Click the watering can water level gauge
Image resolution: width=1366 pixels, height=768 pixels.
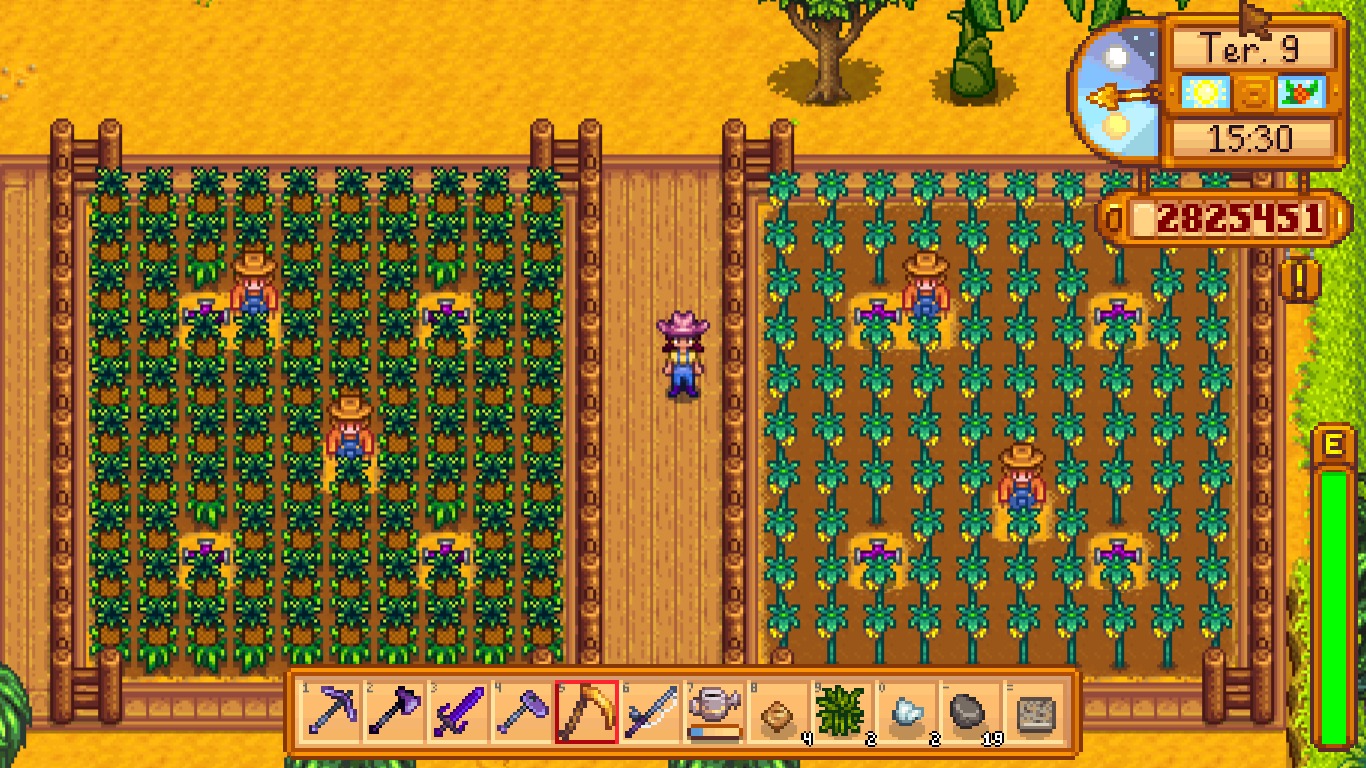point(712,731)
